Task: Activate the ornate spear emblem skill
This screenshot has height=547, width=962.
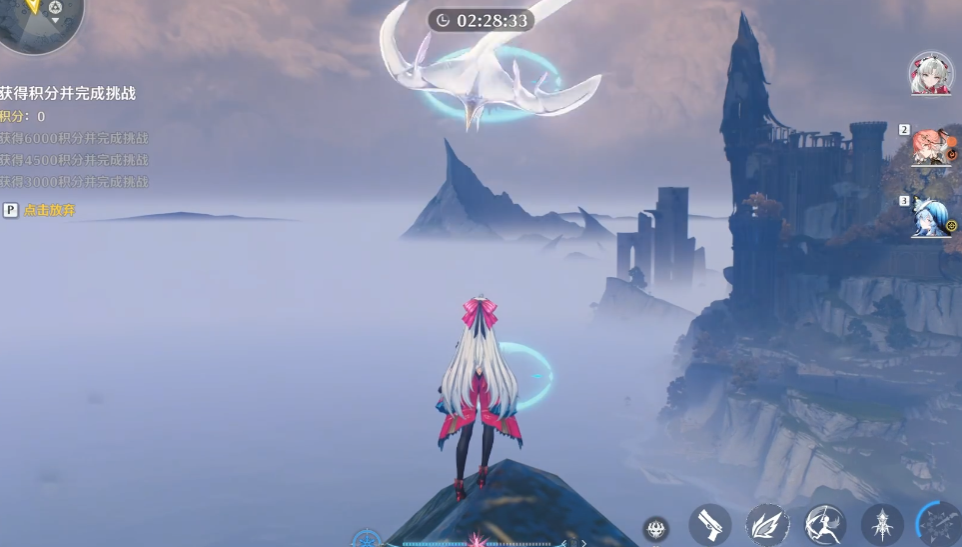Action: 882,525
